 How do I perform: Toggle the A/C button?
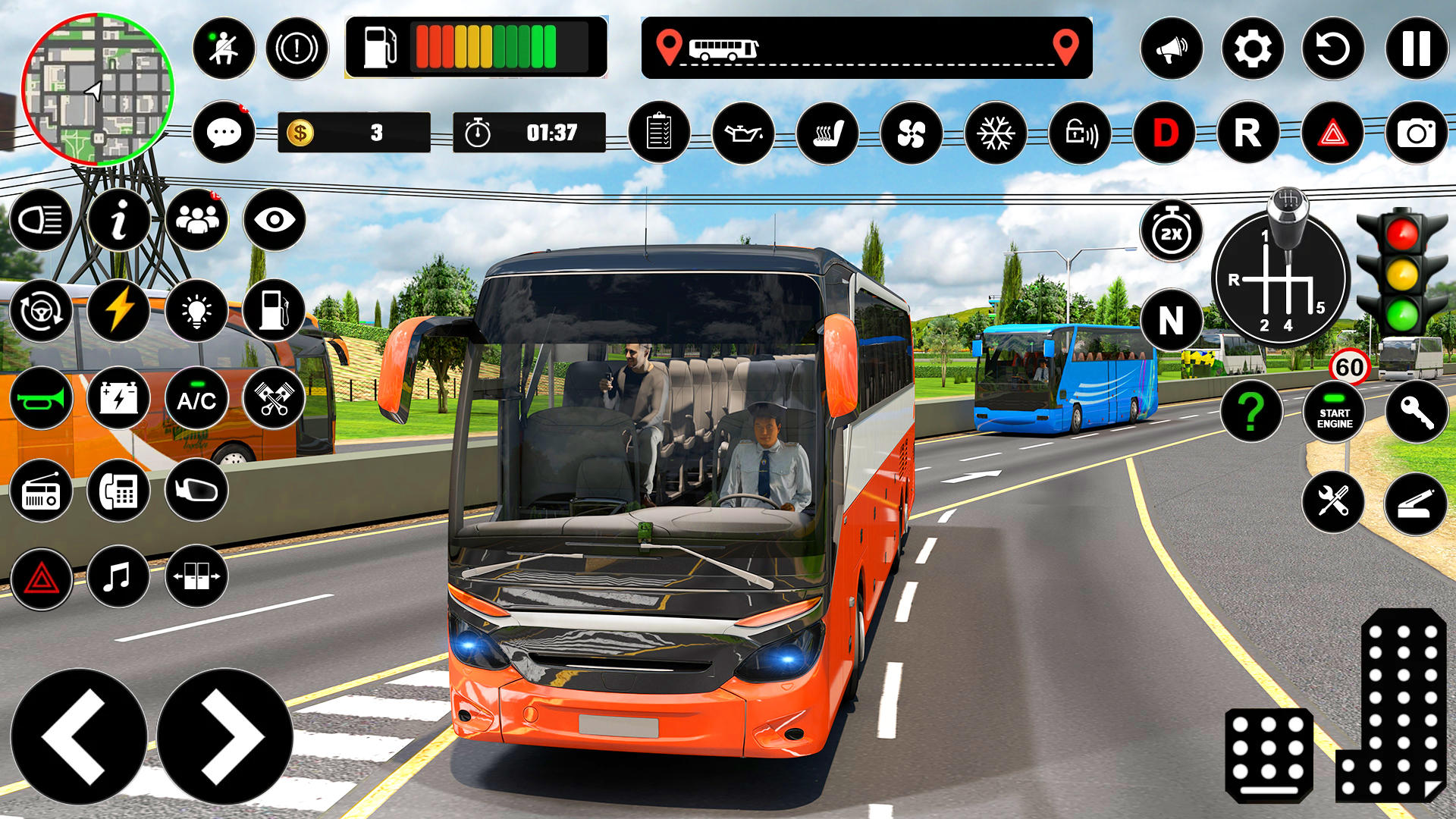196,399
